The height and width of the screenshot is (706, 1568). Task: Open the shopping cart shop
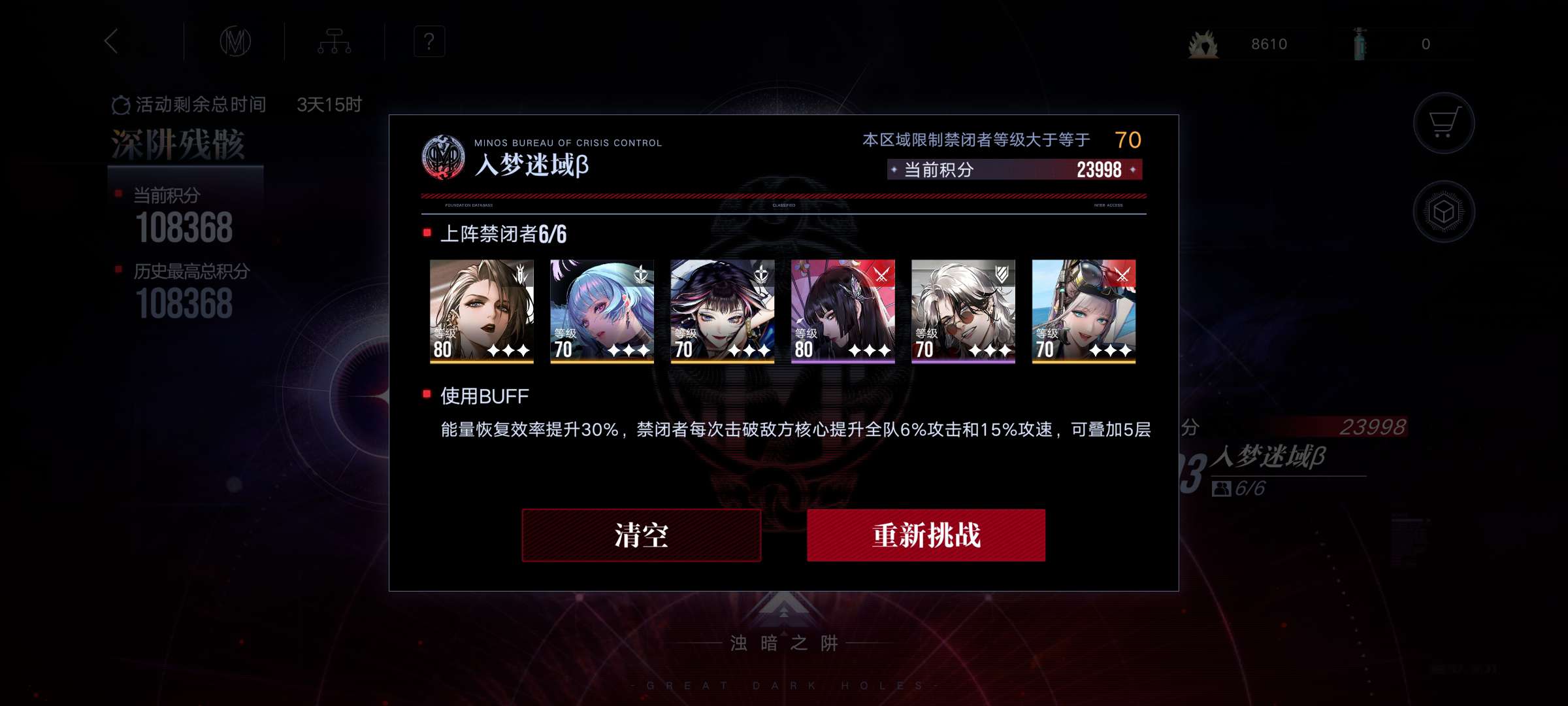(x=1443, y=123)
